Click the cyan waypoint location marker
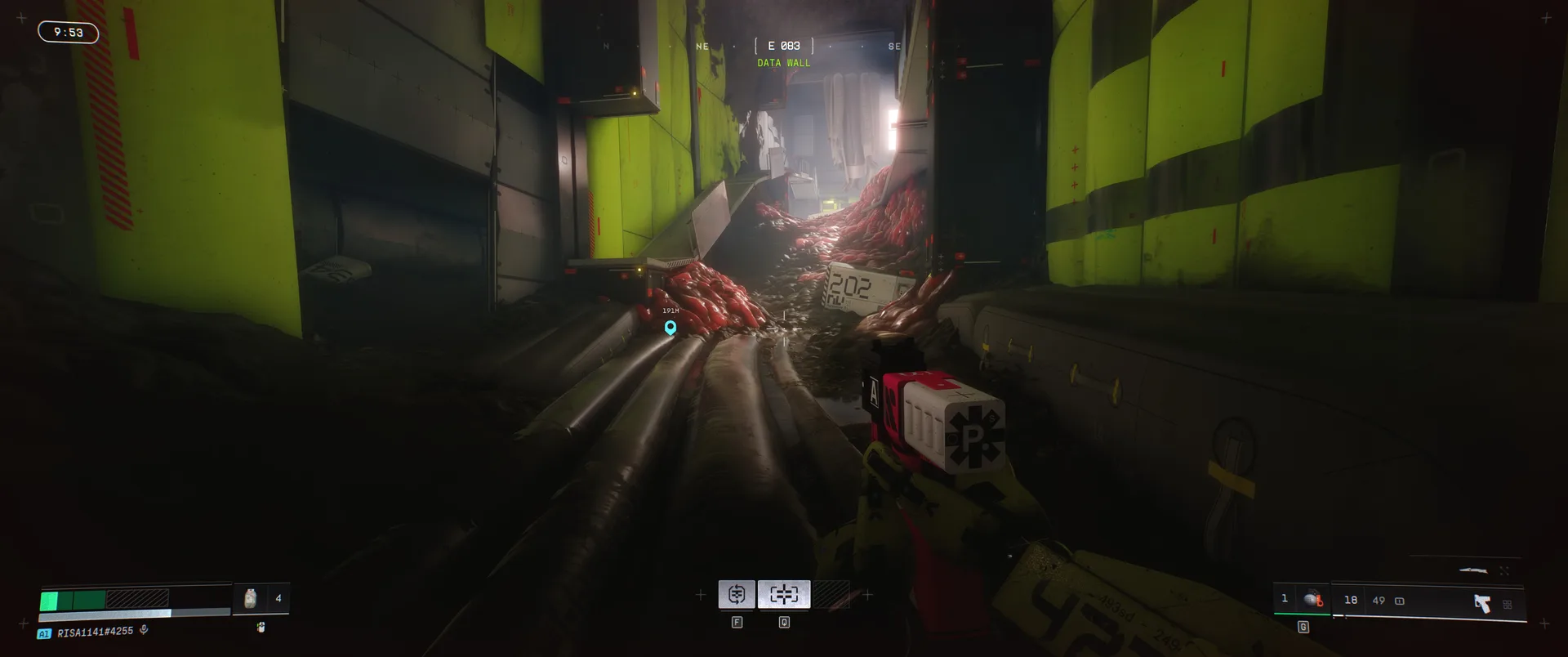 670,328
